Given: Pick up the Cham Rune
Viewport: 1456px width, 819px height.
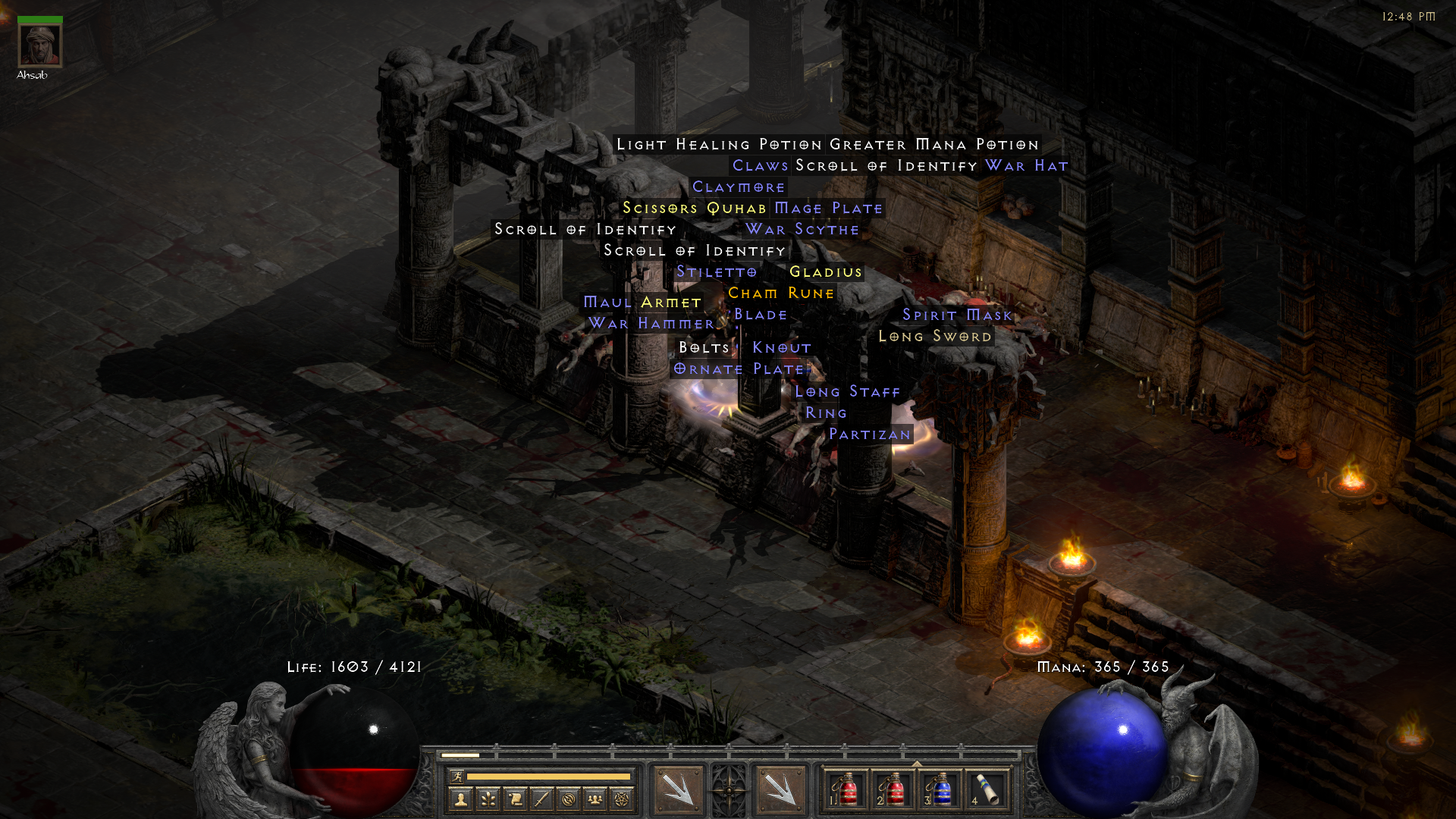Looking at the screenshot, I should click(x=780, y=293).
